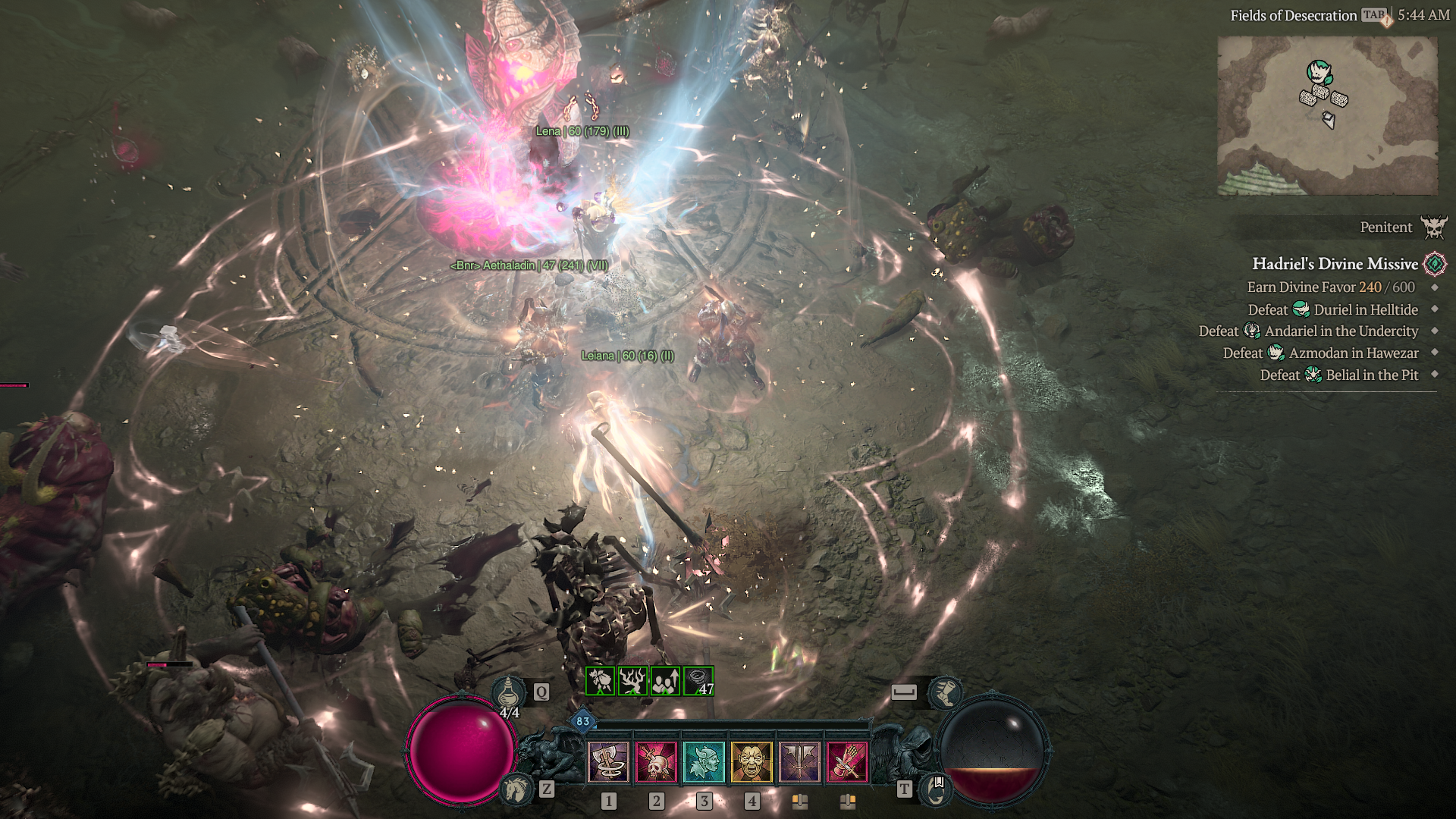Select the winged sword skill slot
This screenshot has width=1456, height=819.
pos(799,761)
